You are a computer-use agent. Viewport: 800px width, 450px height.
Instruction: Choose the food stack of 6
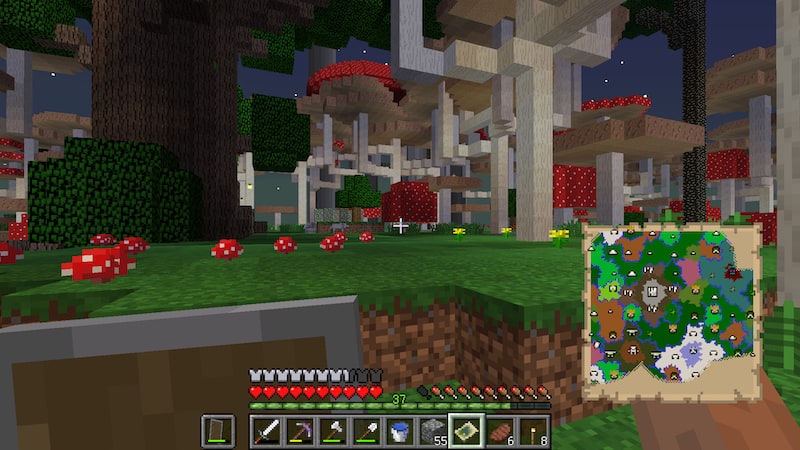[499, 432]
